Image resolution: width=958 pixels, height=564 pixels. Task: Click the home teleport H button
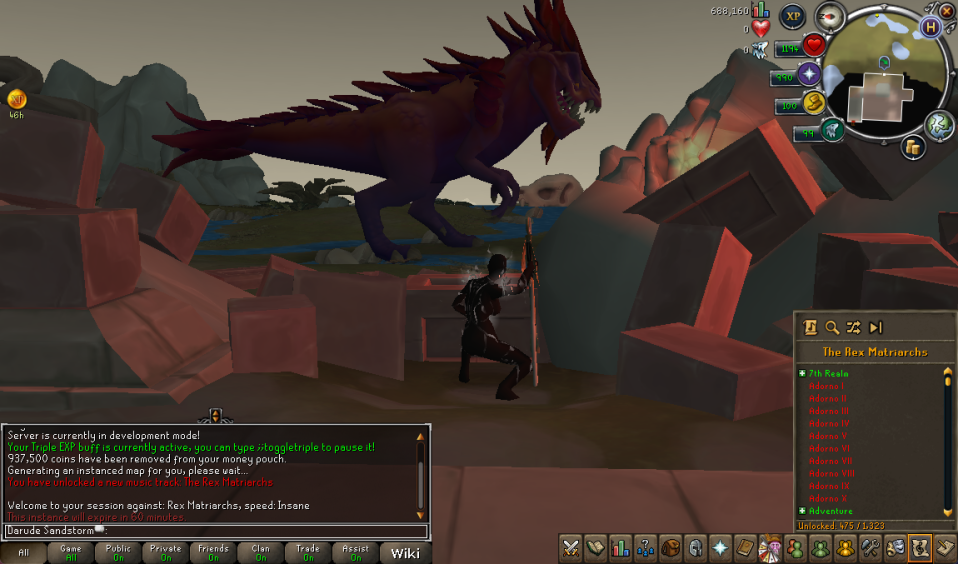[932, 27]
